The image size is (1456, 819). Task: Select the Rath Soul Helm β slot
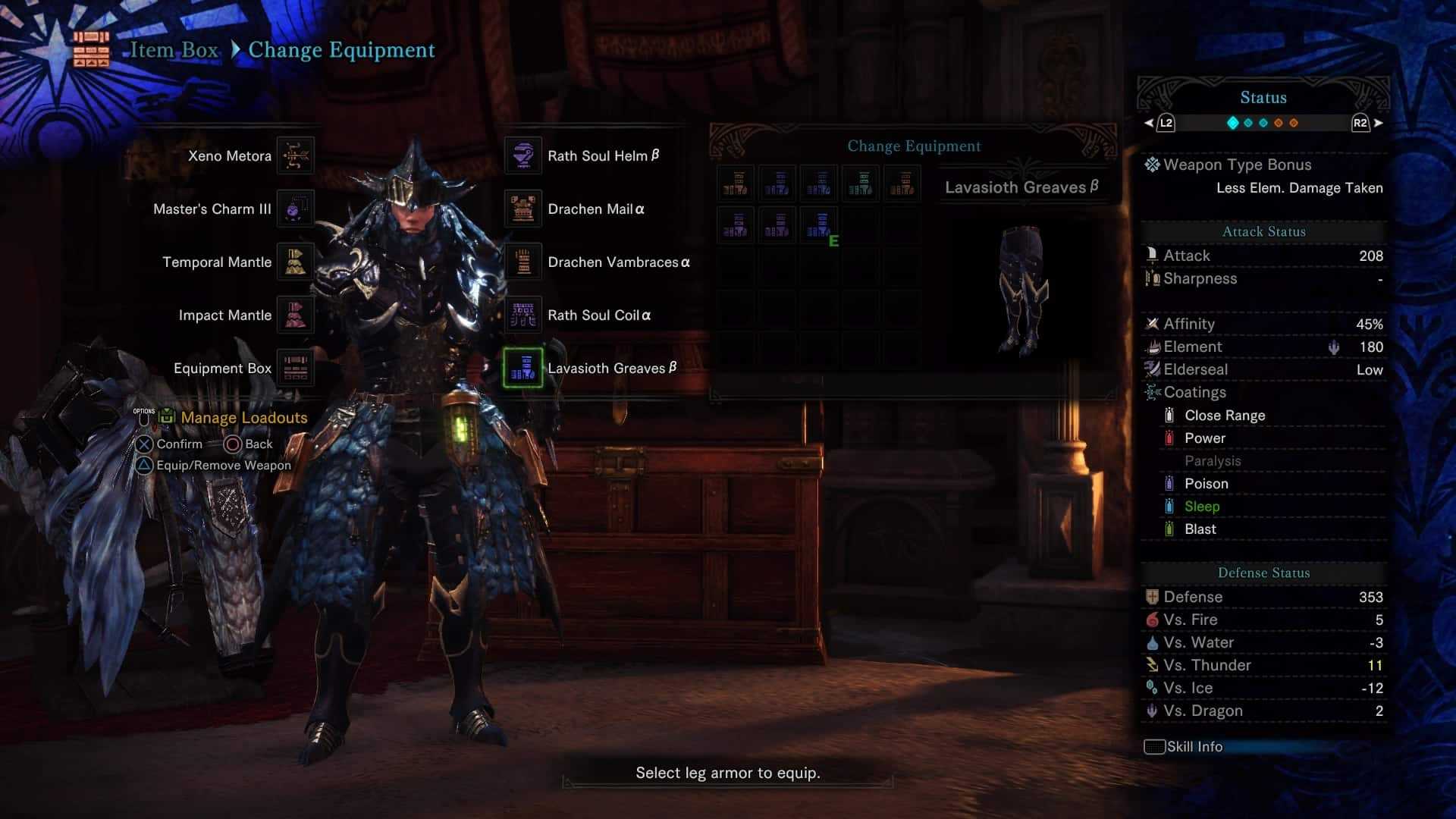coord(523,156)
